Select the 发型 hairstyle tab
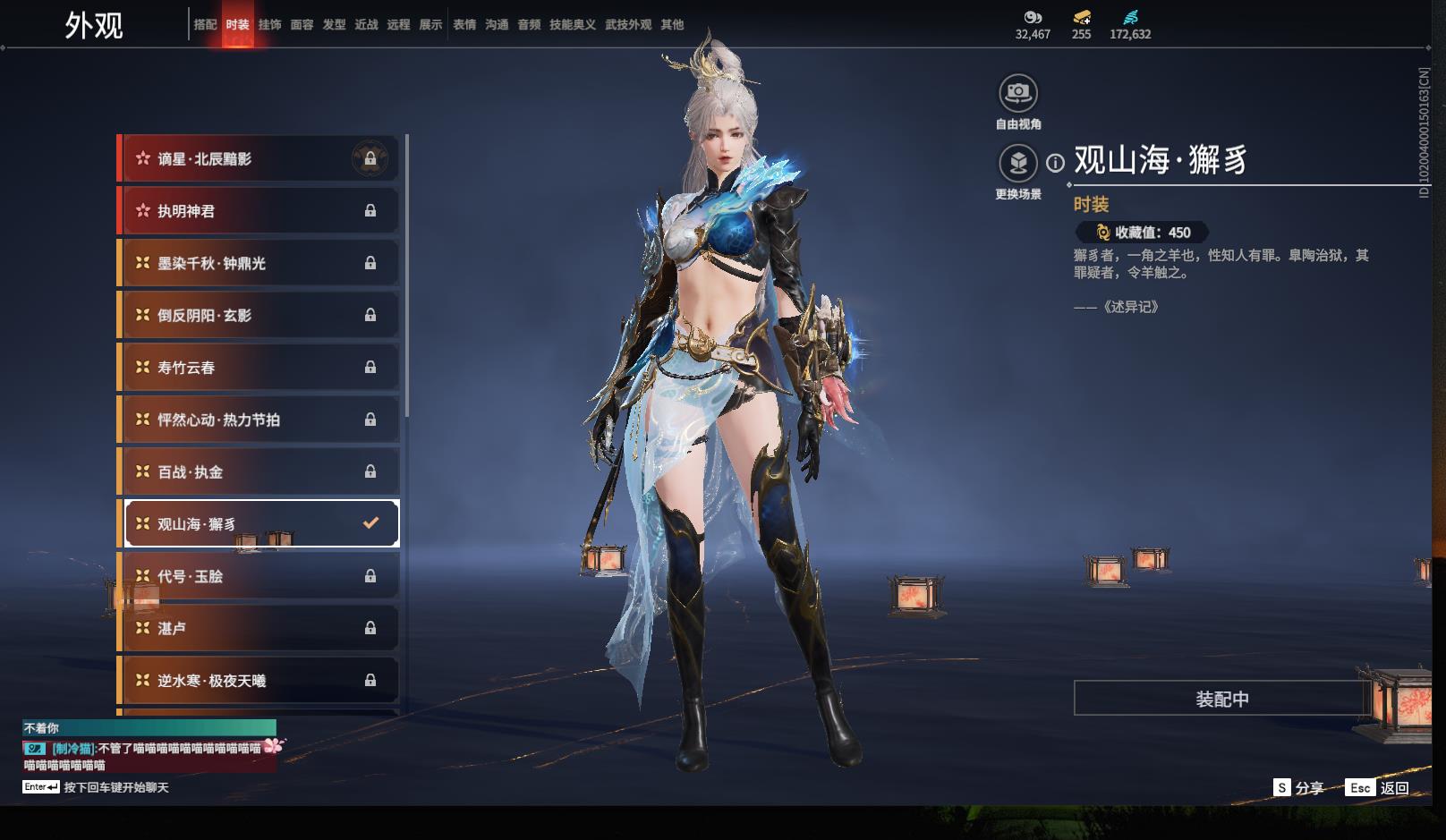 coord(334,25)
